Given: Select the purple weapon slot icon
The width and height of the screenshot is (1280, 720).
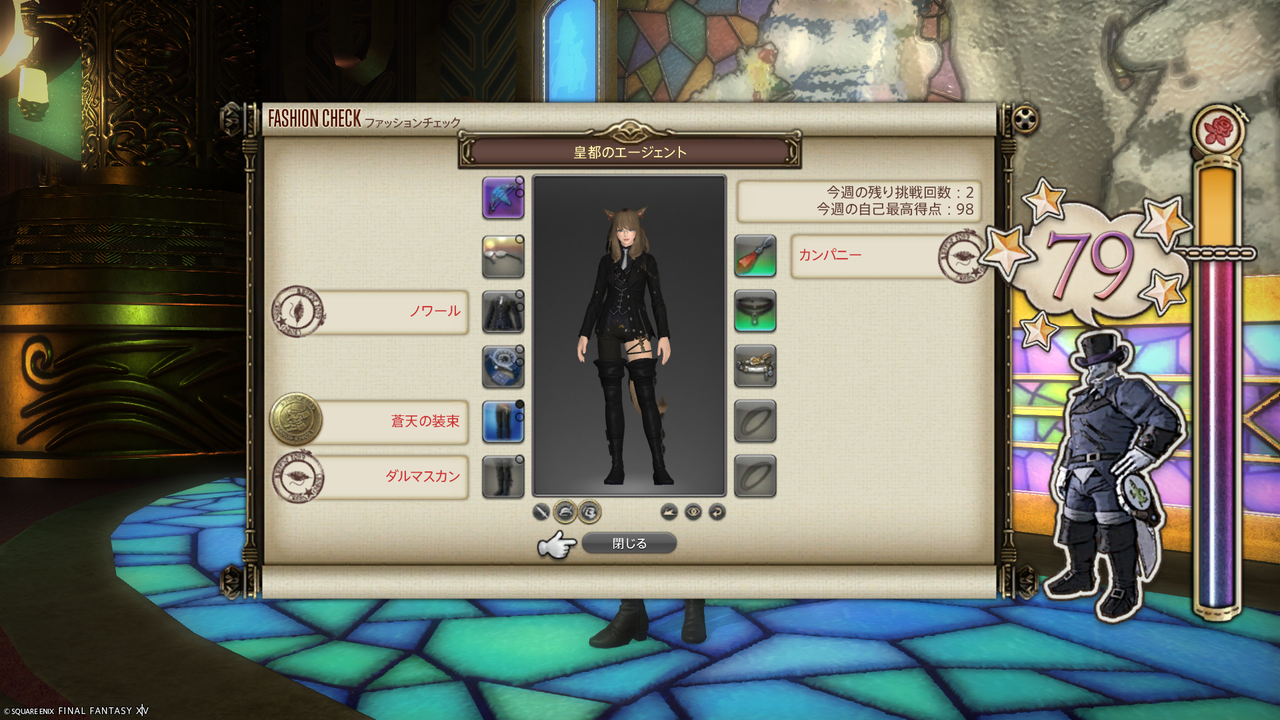Looking at the screenshot, I should pyautogui.click(x=503, y=198).
